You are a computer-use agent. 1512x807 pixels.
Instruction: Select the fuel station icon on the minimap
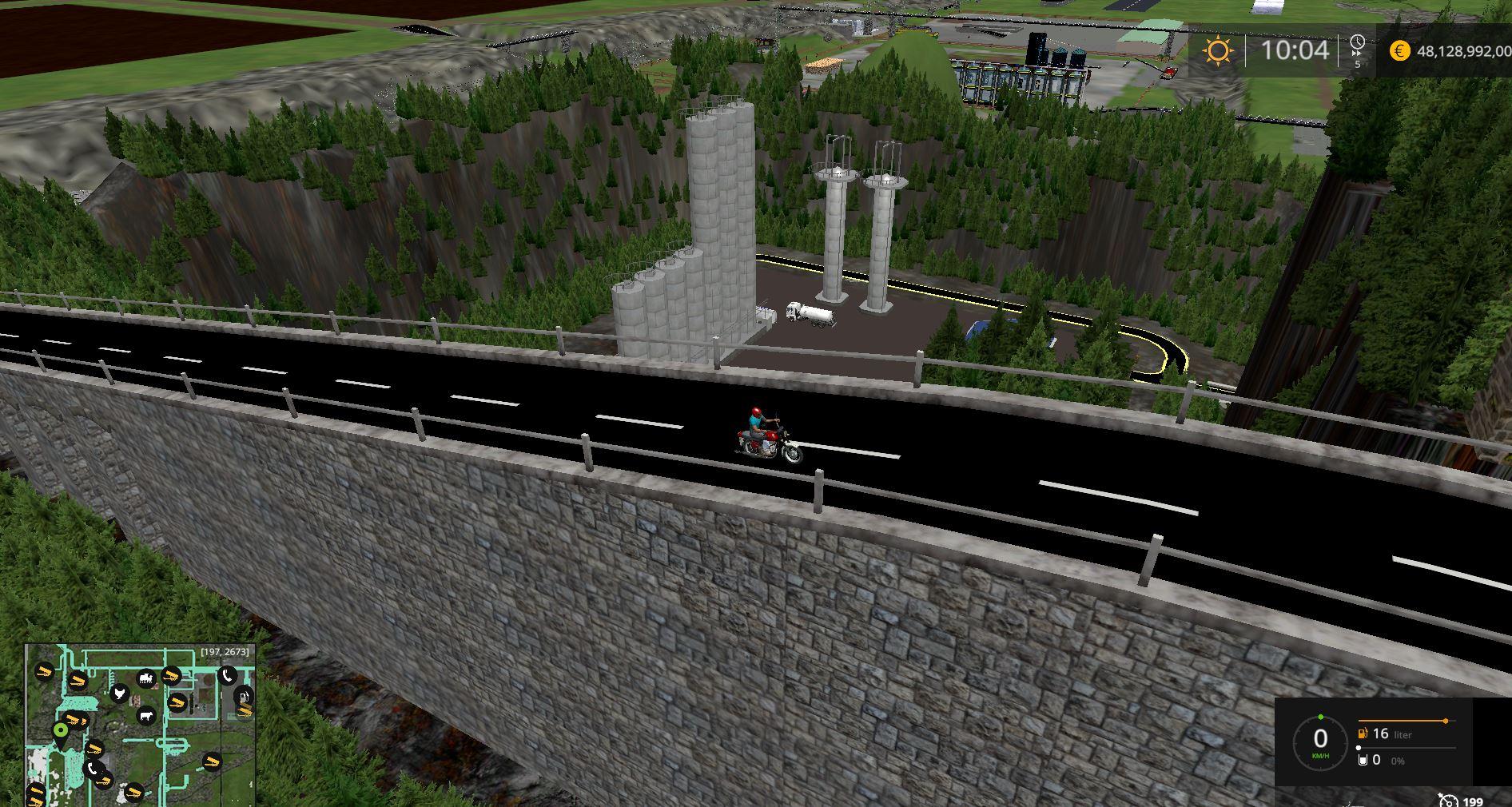coord(245,696)
